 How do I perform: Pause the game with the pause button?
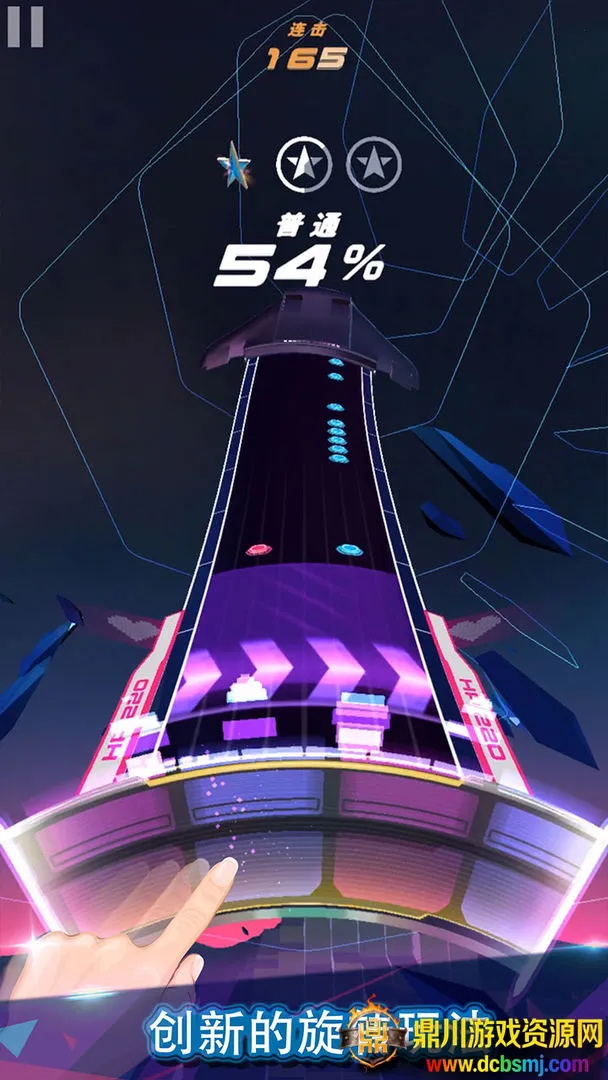pyautogui.click(x=25, y=27)
